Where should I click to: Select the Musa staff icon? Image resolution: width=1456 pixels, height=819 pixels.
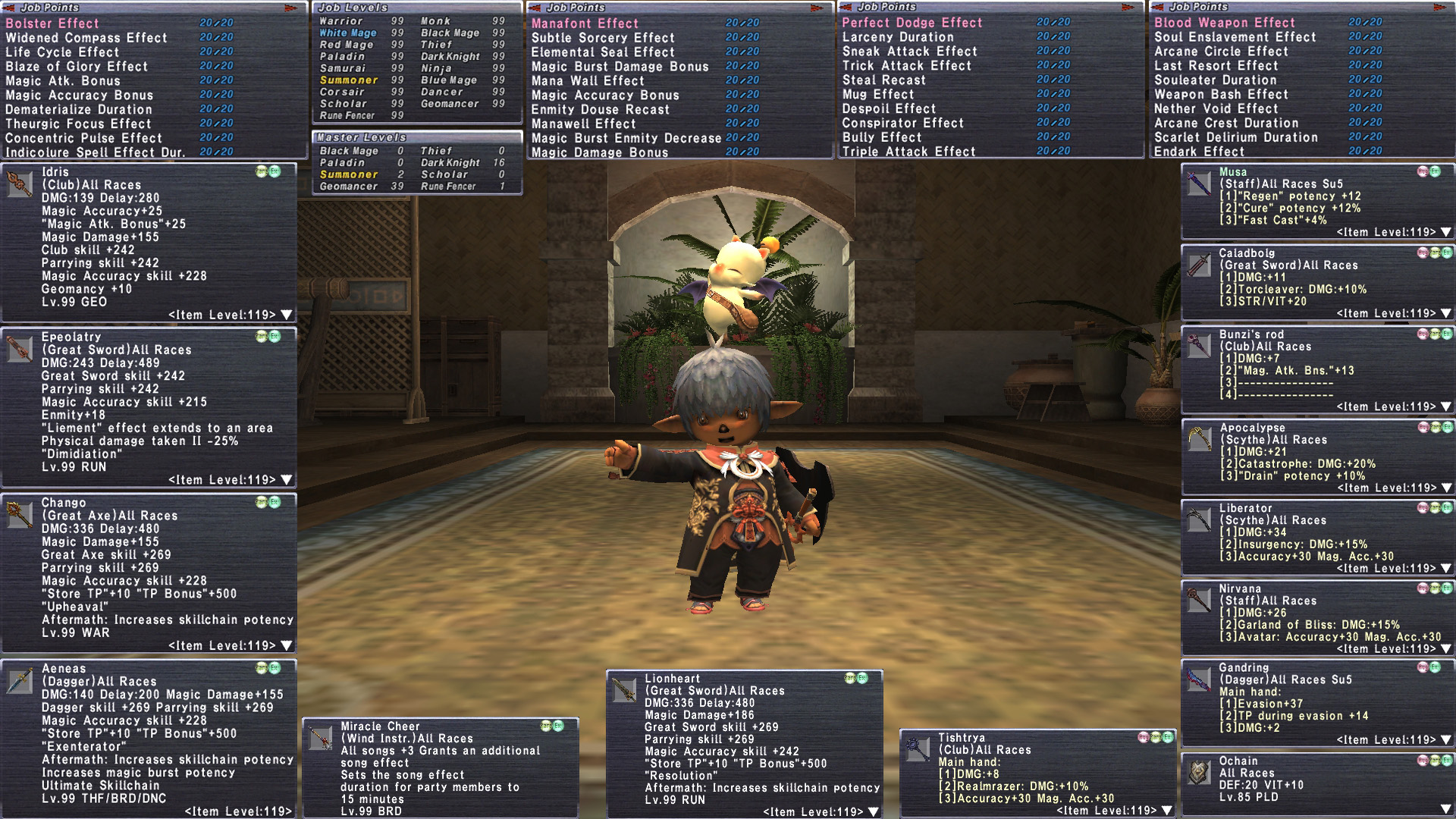(x=1199, y=184)
